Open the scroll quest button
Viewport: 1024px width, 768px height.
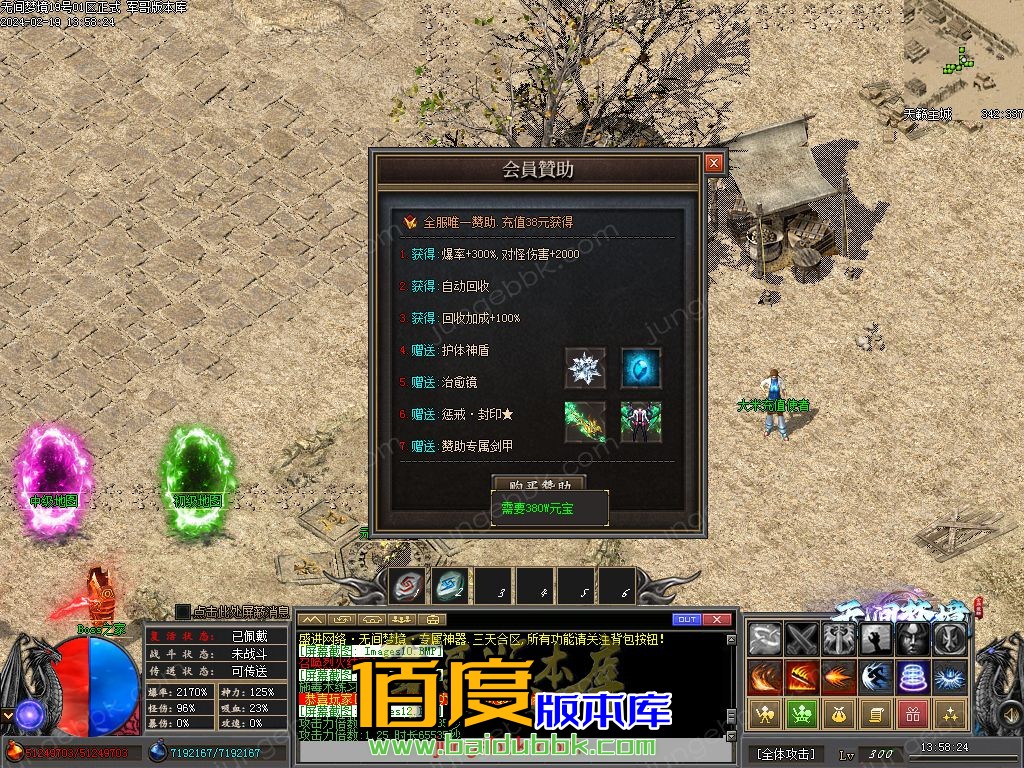click(875, 714)
